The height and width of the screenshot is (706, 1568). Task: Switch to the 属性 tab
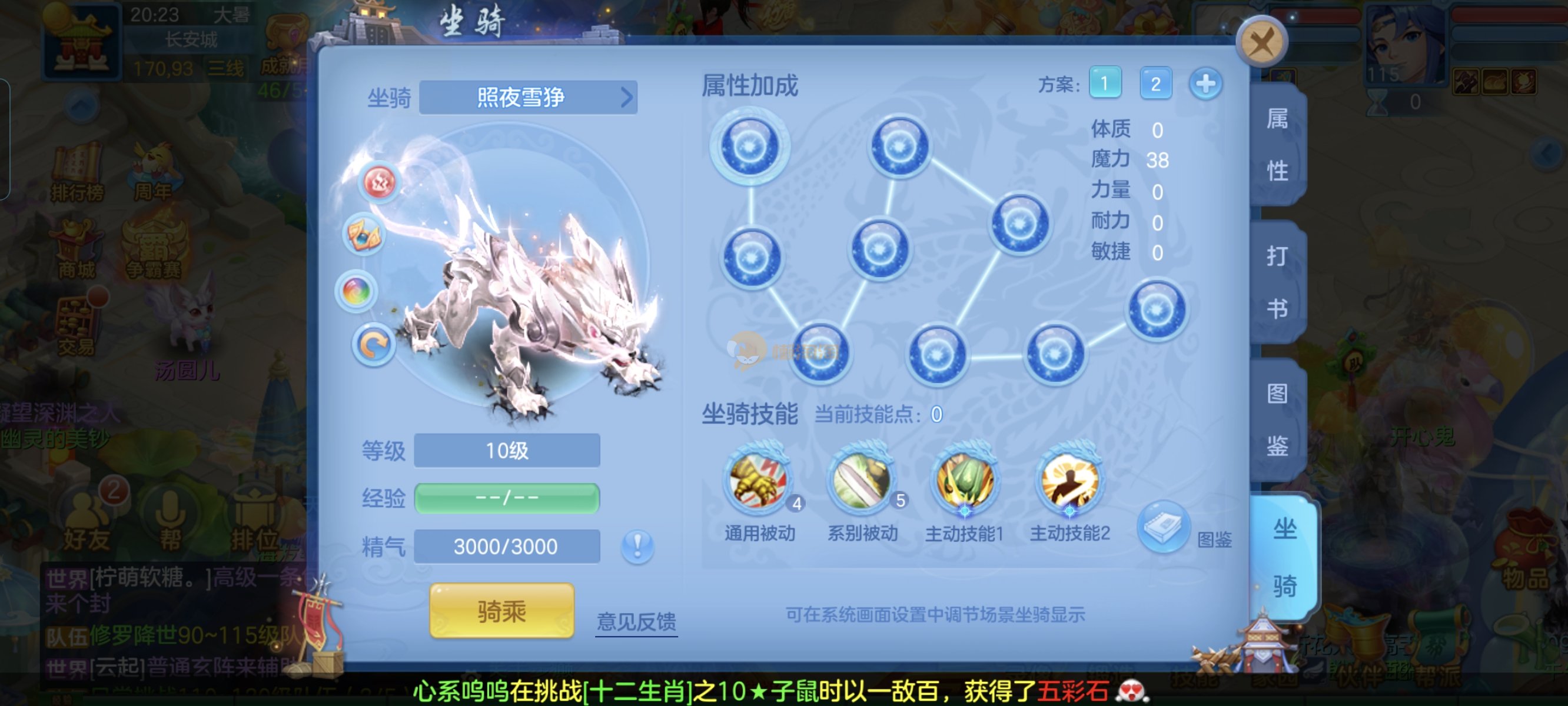tap(1277, 144)
